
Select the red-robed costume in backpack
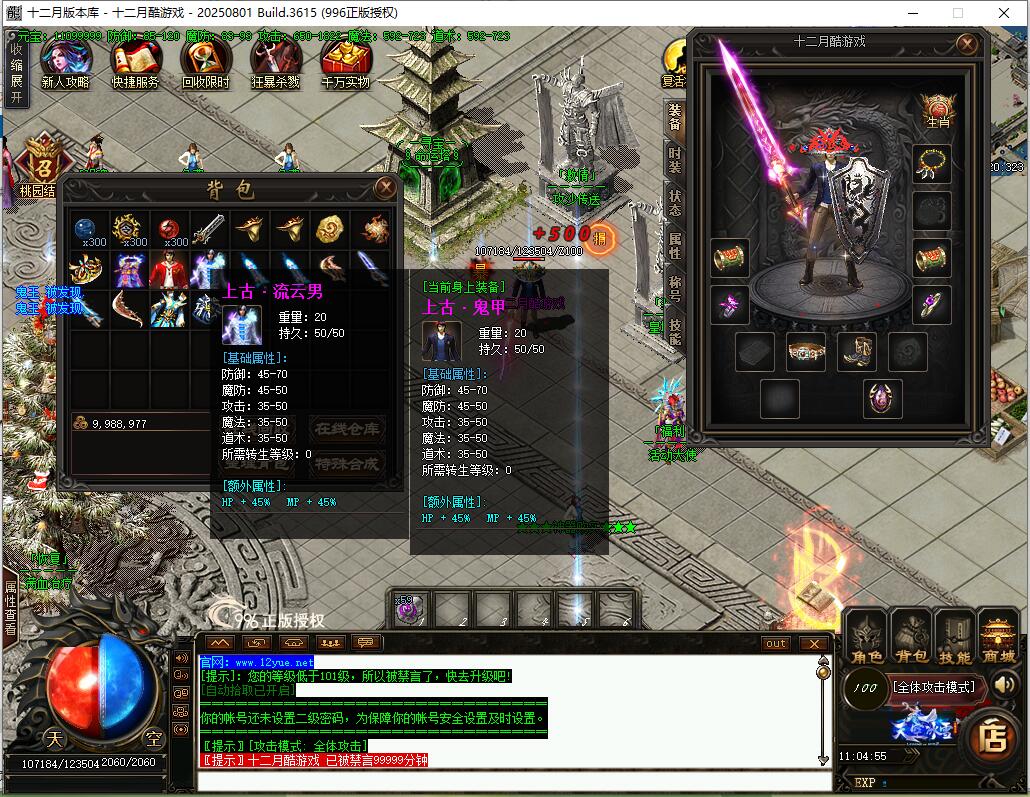pyautogui.click(x=168, y=270)
